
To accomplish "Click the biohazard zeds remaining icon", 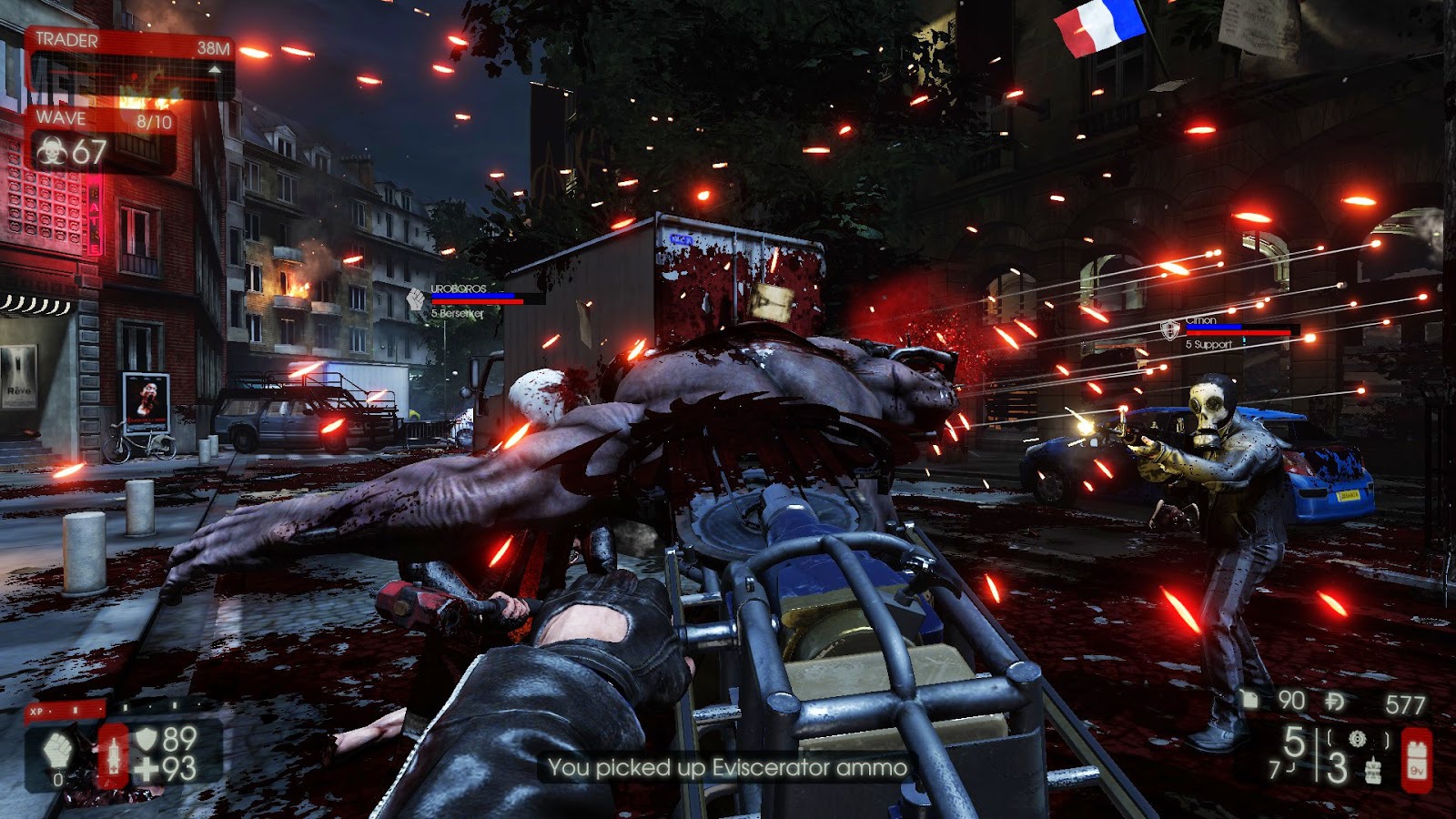I will (51, 150).
